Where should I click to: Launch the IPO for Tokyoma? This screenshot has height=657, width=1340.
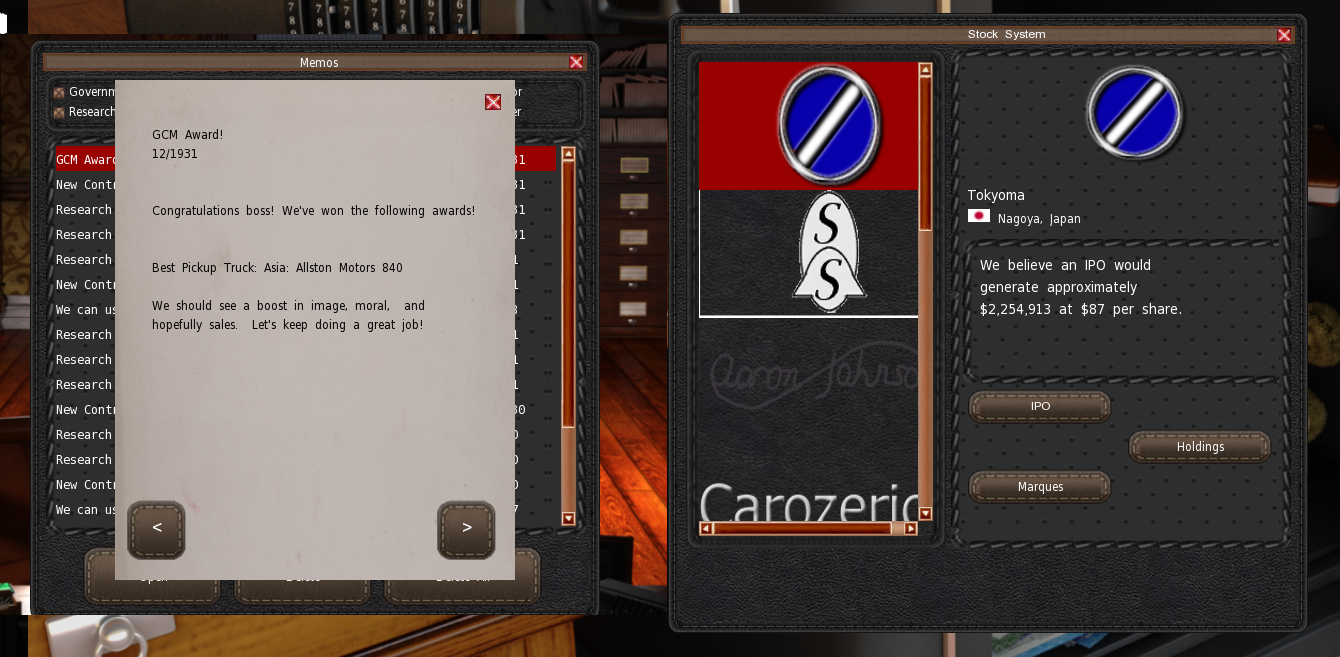point(1040,407)
